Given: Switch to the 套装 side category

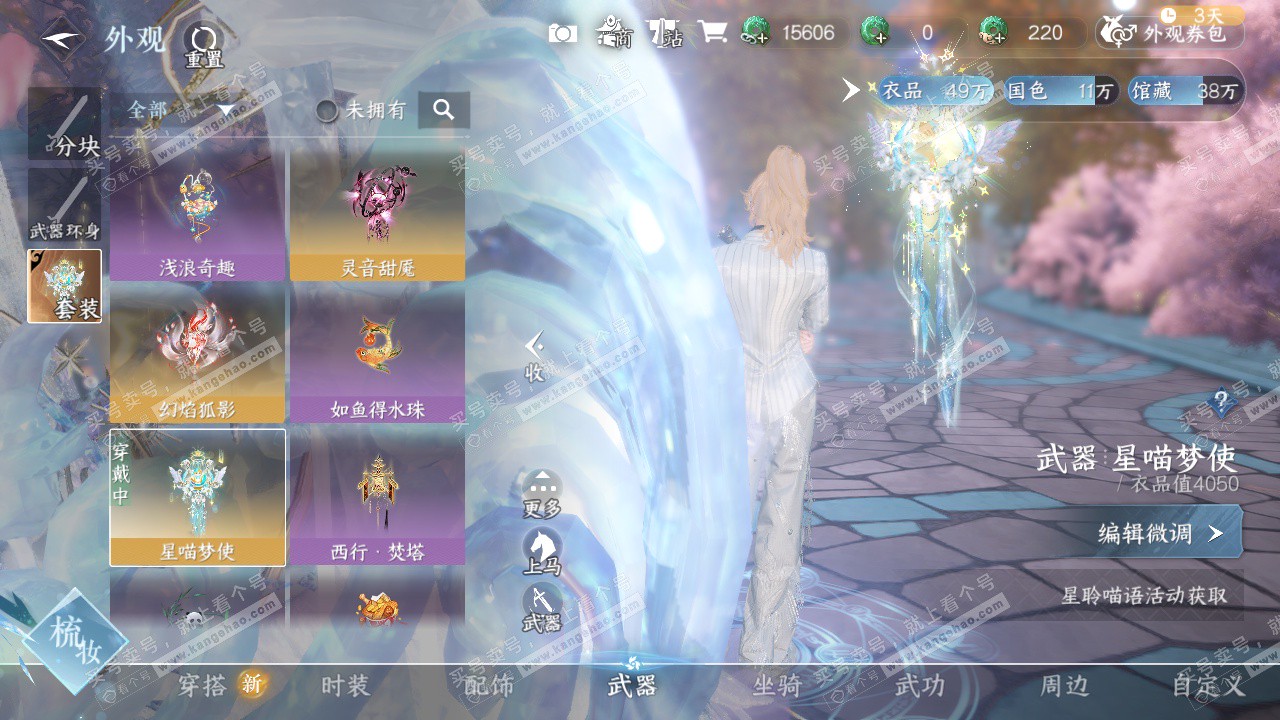Looking at the screenshot, I should [65, 286].
